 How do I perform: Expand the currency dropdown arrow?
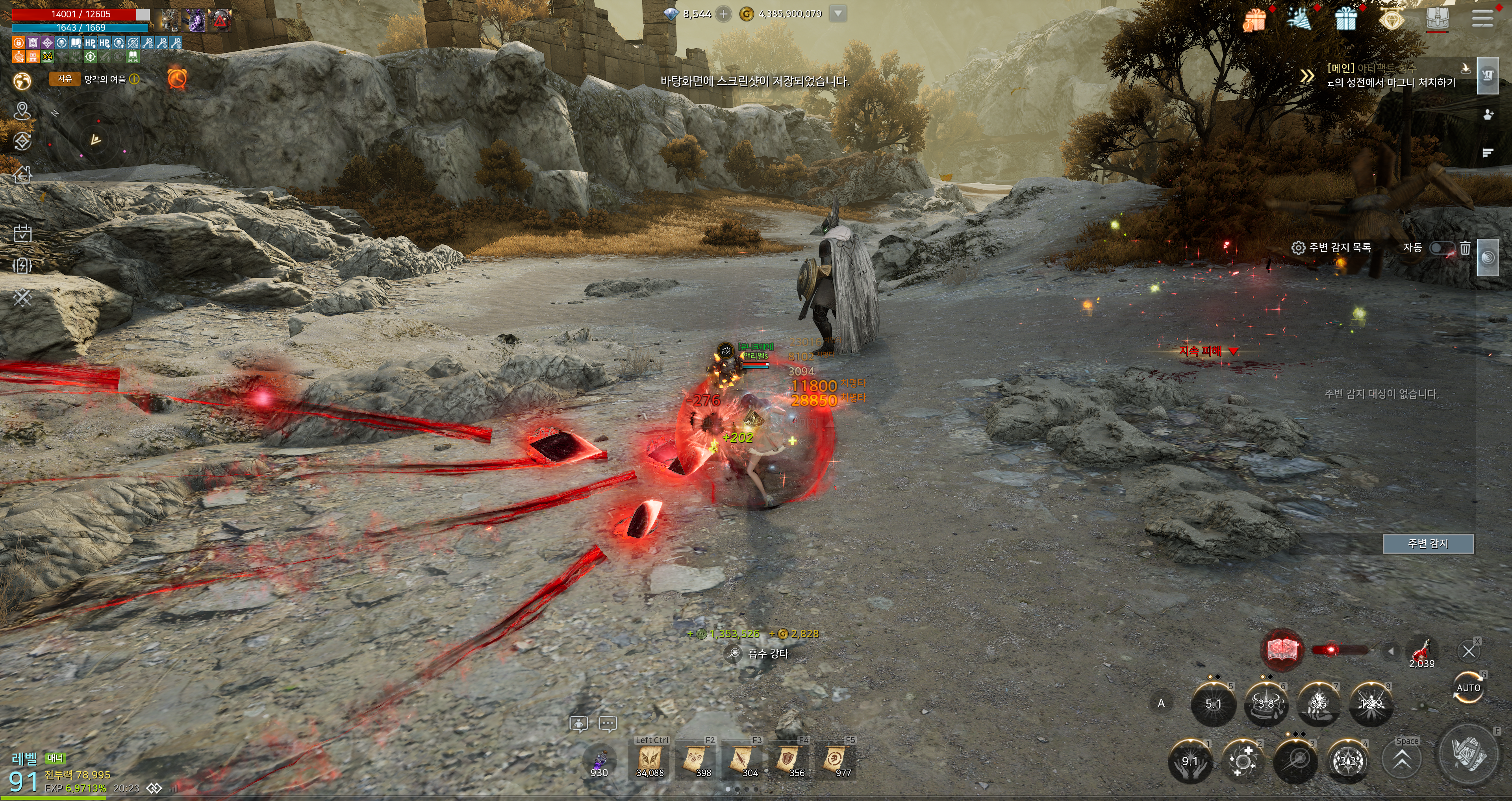[x=838, y=13]
